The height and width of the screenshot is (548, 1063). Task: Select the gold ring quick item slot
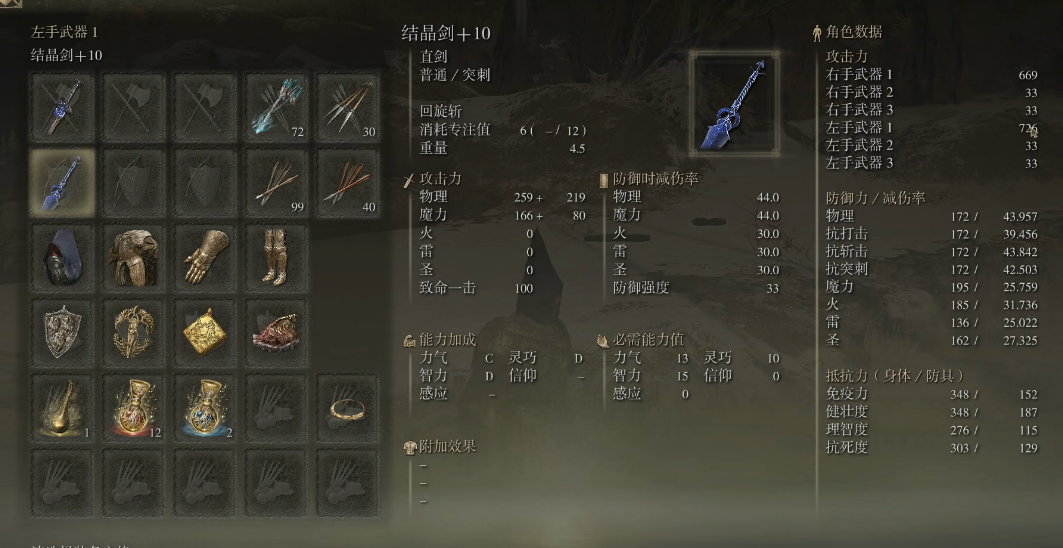(348, 408)
